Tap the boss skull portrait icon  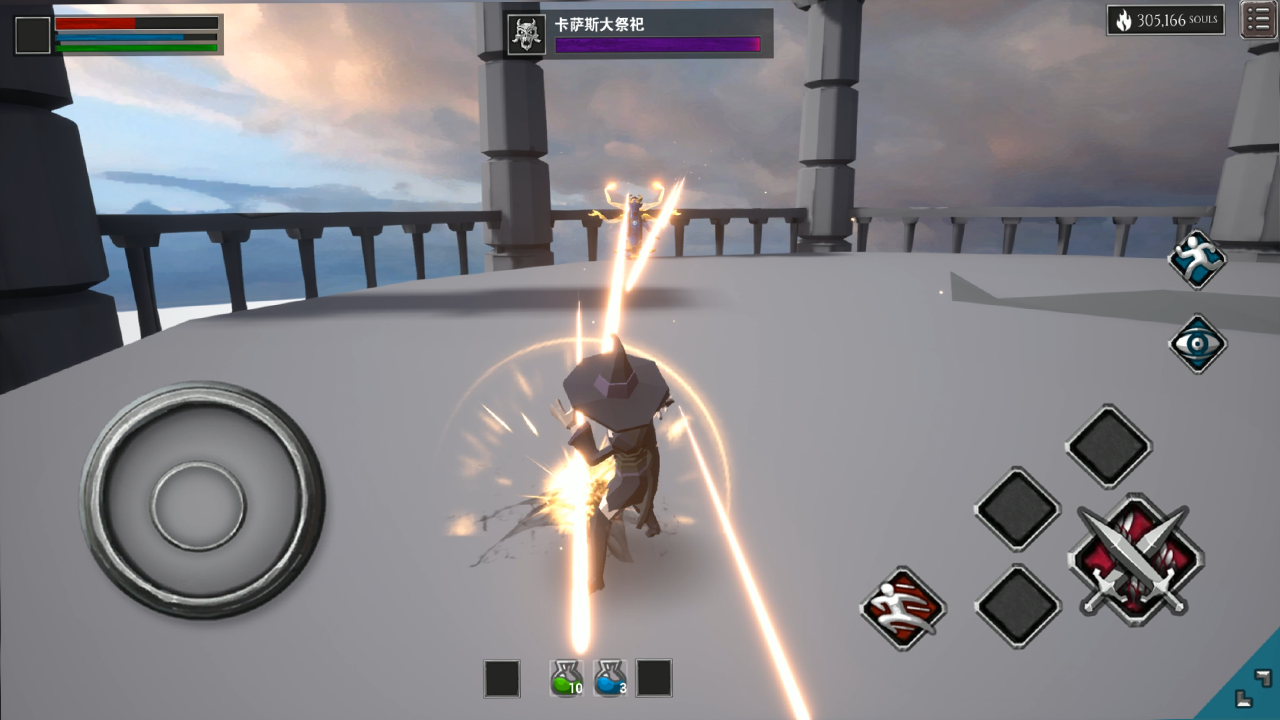click(x=526, y=34)
